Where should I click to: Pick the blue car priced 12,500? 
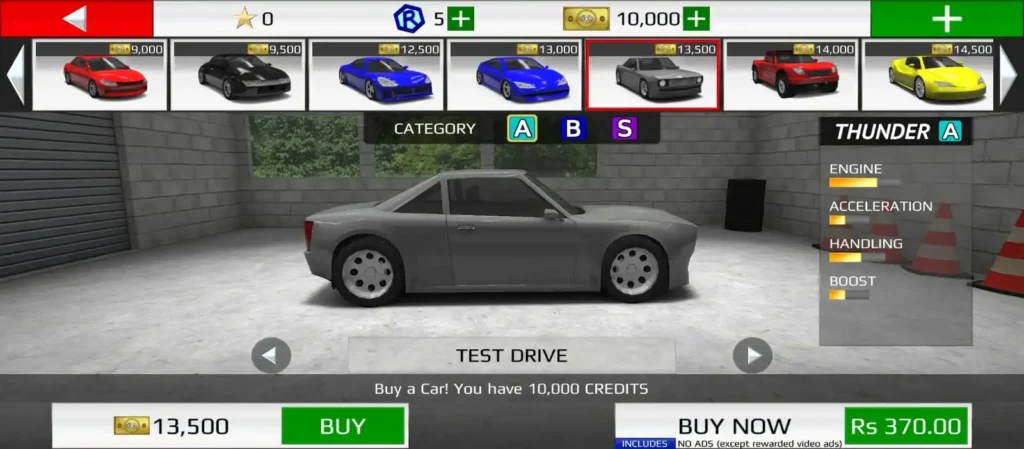[x=375, y=75]
